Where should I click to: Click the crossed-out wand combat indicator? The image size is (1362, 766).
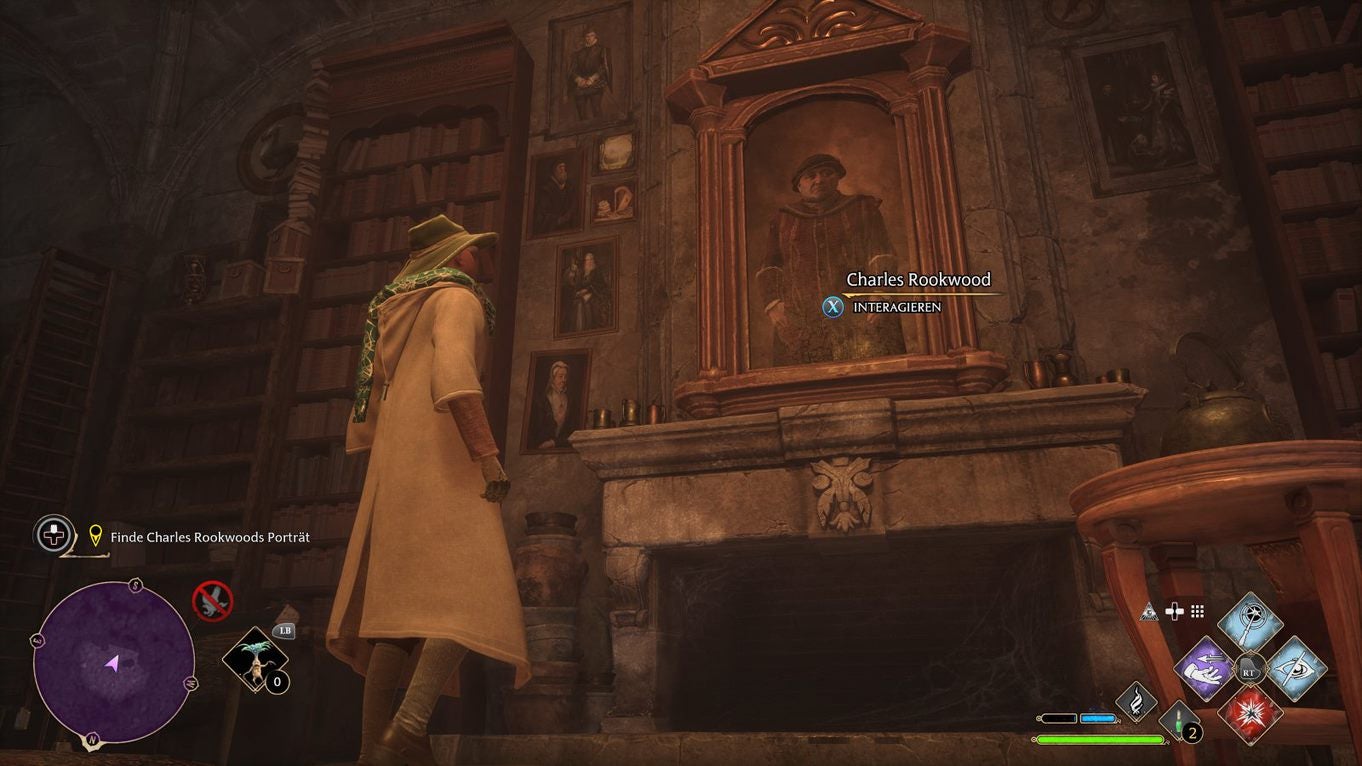coord(212,601)
